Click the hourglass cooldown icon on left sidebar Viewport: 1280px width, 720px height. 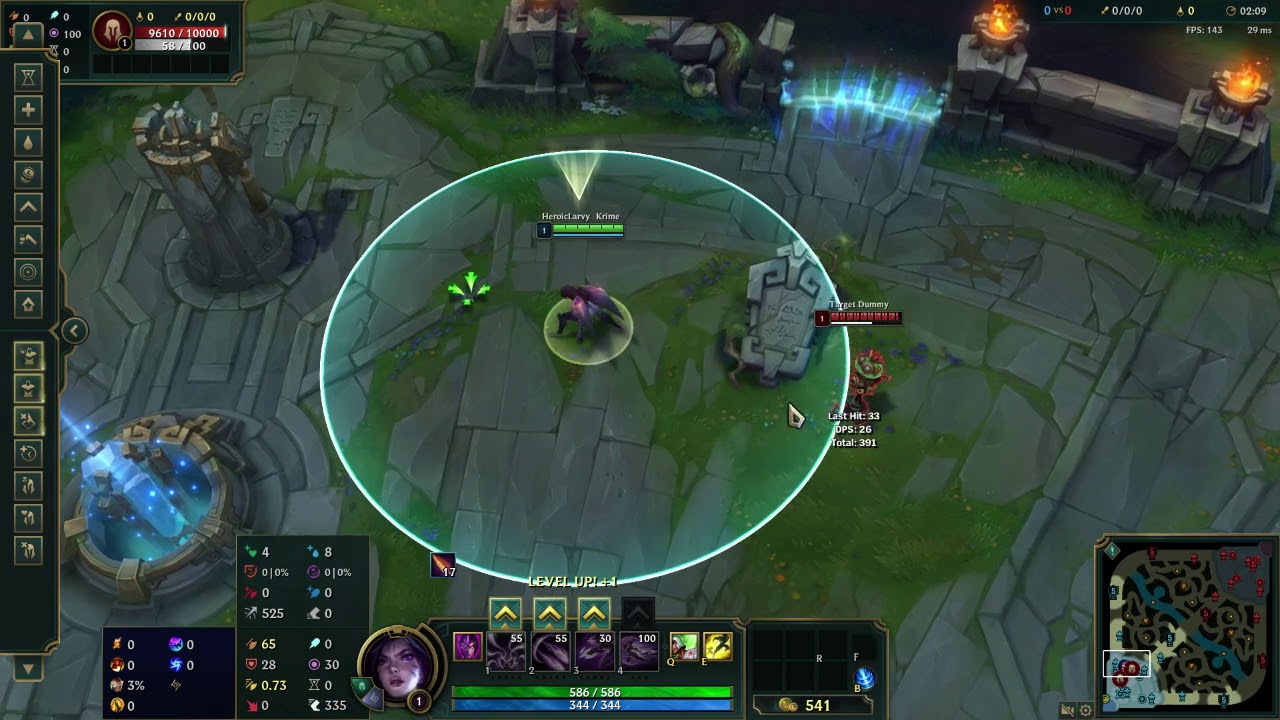pos(28,76)
